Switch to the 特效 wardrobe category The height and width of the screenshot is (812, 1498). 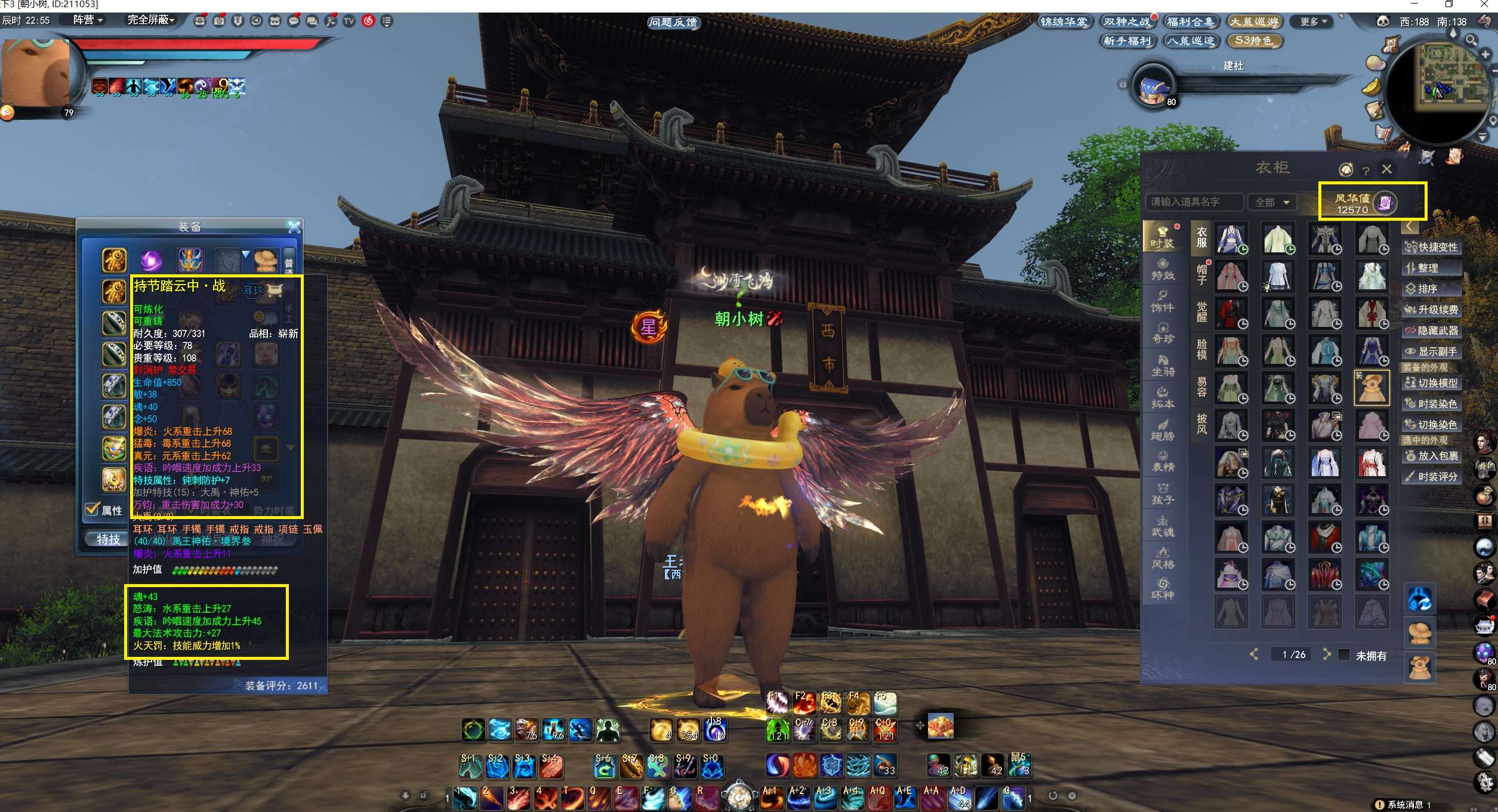pyautogui.click(x=1162, y=269)
